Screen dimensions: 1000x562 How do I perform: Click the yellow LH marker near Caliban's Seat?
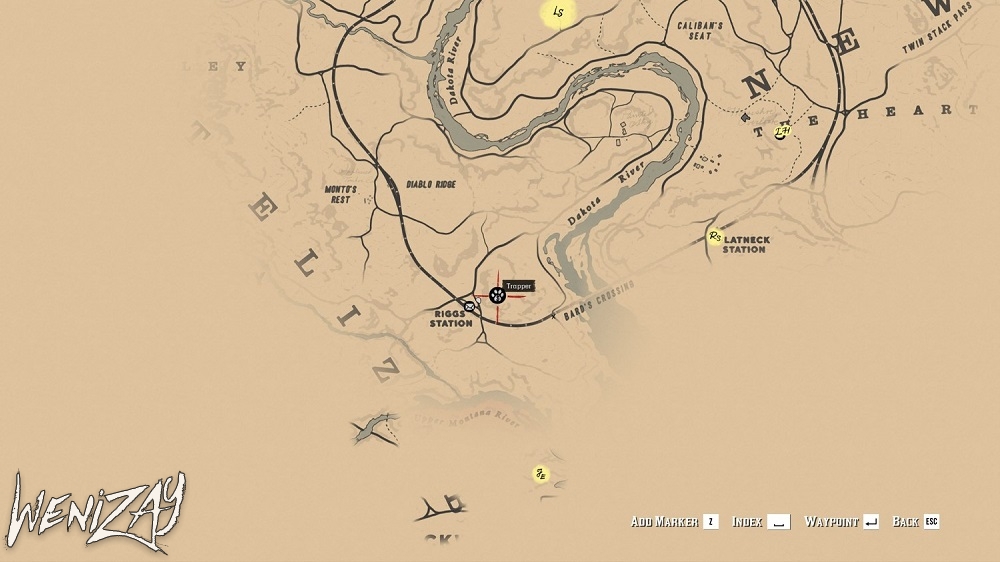[782, 131]
